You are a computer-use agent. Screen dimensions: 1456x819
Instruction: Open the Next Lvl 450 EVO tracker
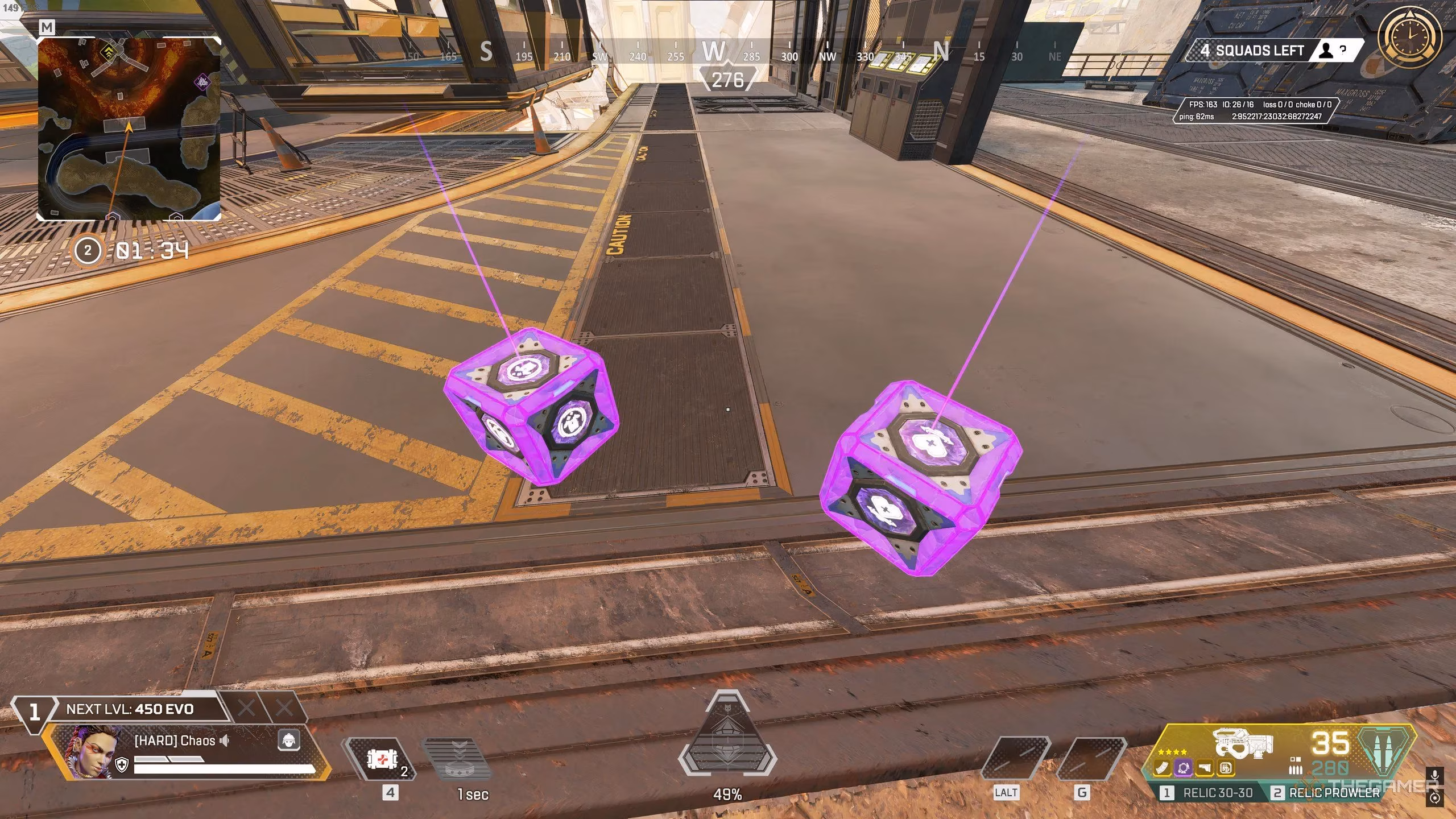point(130,709)
